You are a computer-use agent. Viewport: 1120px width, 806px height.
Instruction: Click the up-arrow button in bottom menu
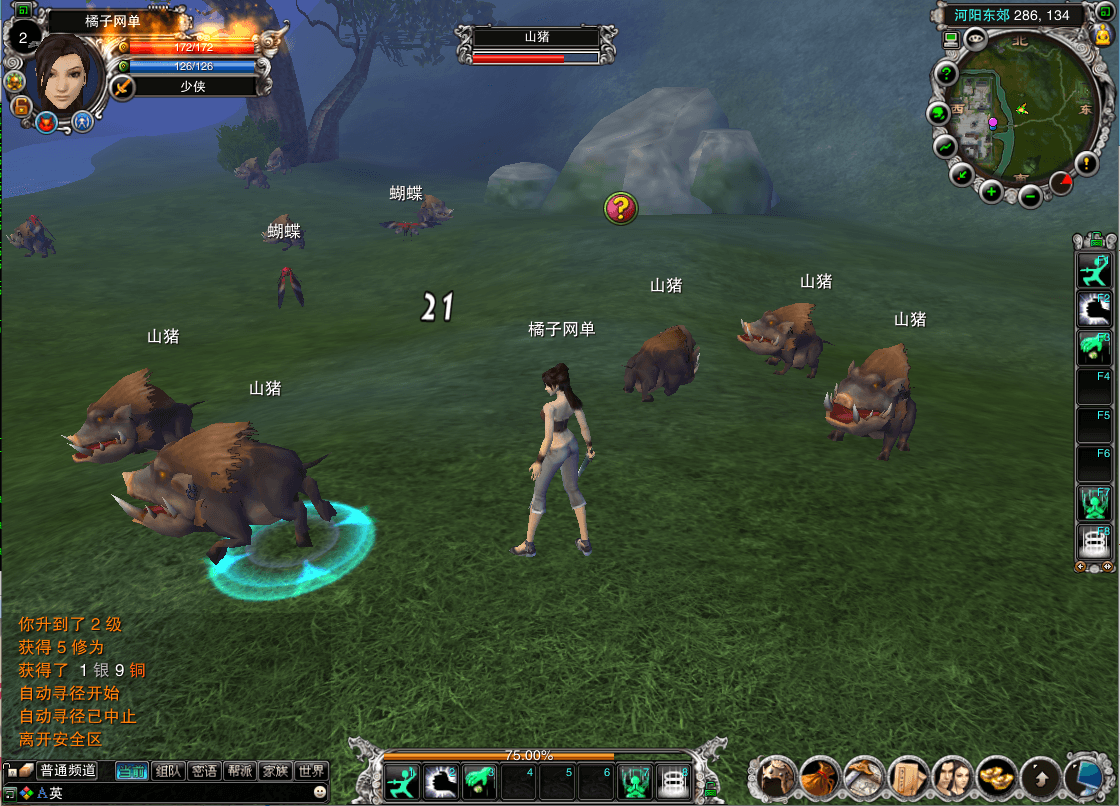click(1041, 776)
